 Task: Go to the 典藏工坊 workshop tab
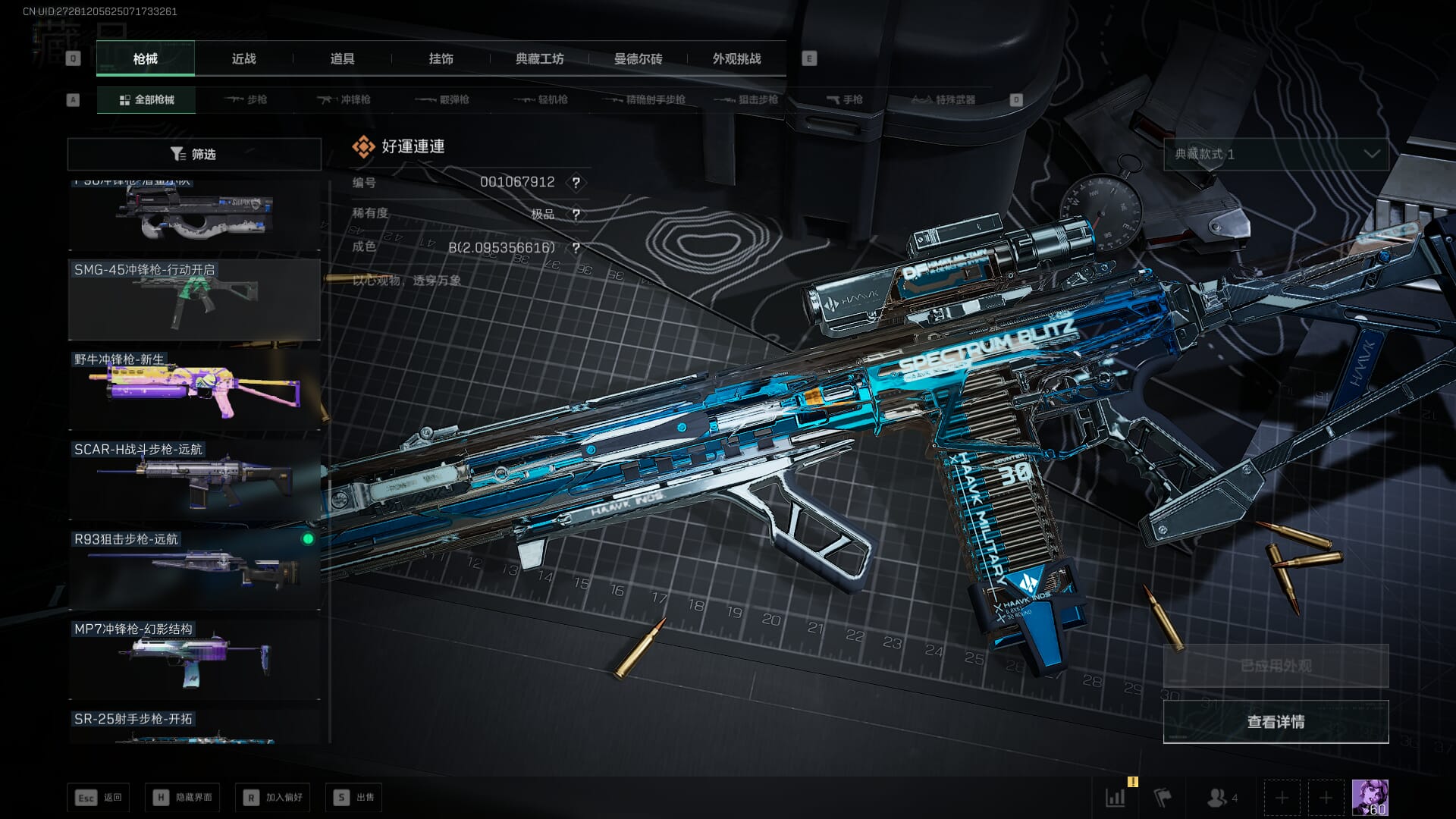coord(539,58)
